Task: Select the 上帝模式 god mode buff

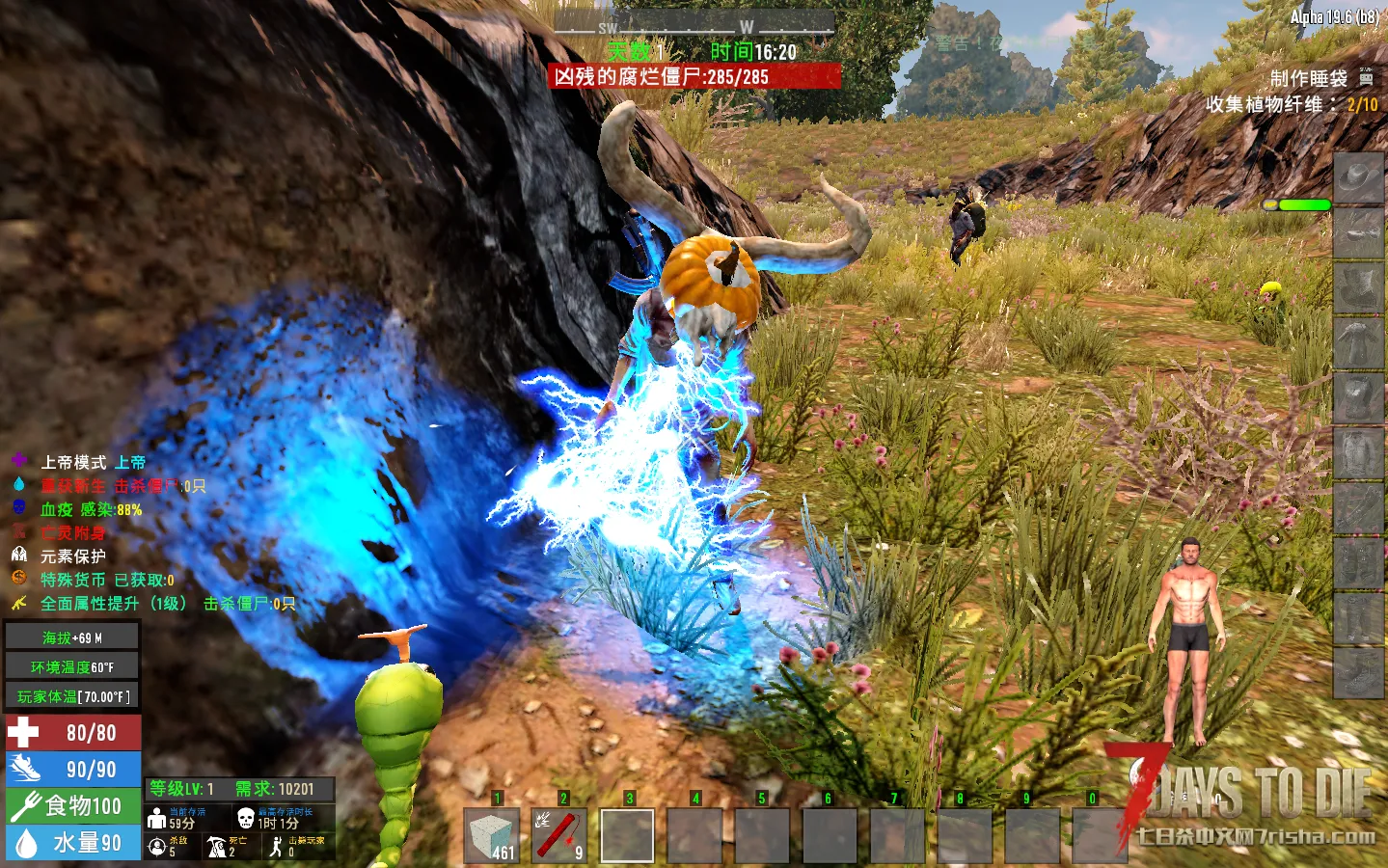Action: [93, 462]
